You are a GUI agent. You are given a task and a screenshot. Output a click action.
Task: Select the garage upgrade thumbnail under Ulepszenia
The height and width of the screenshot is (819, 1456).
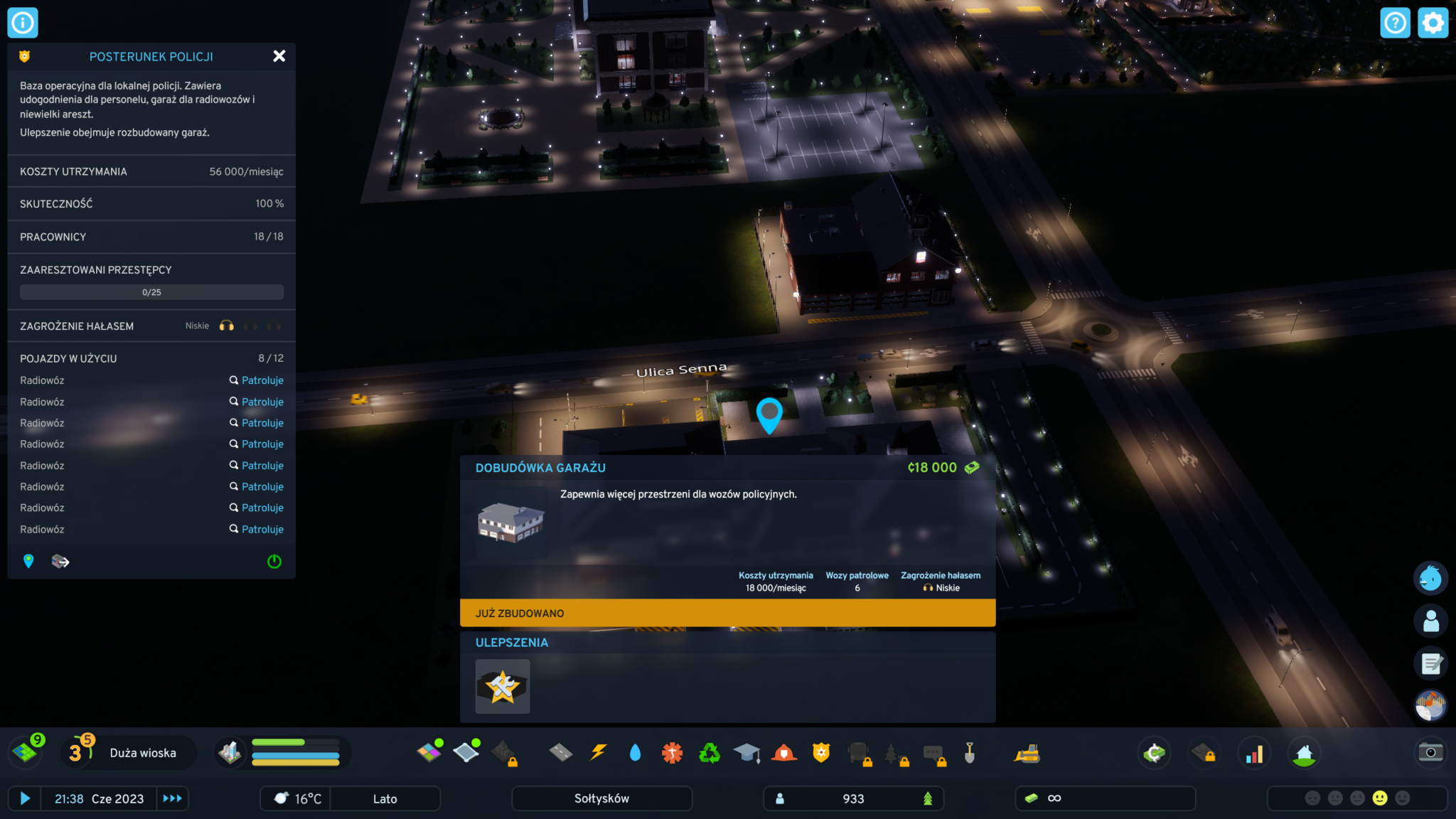[503, 686]
